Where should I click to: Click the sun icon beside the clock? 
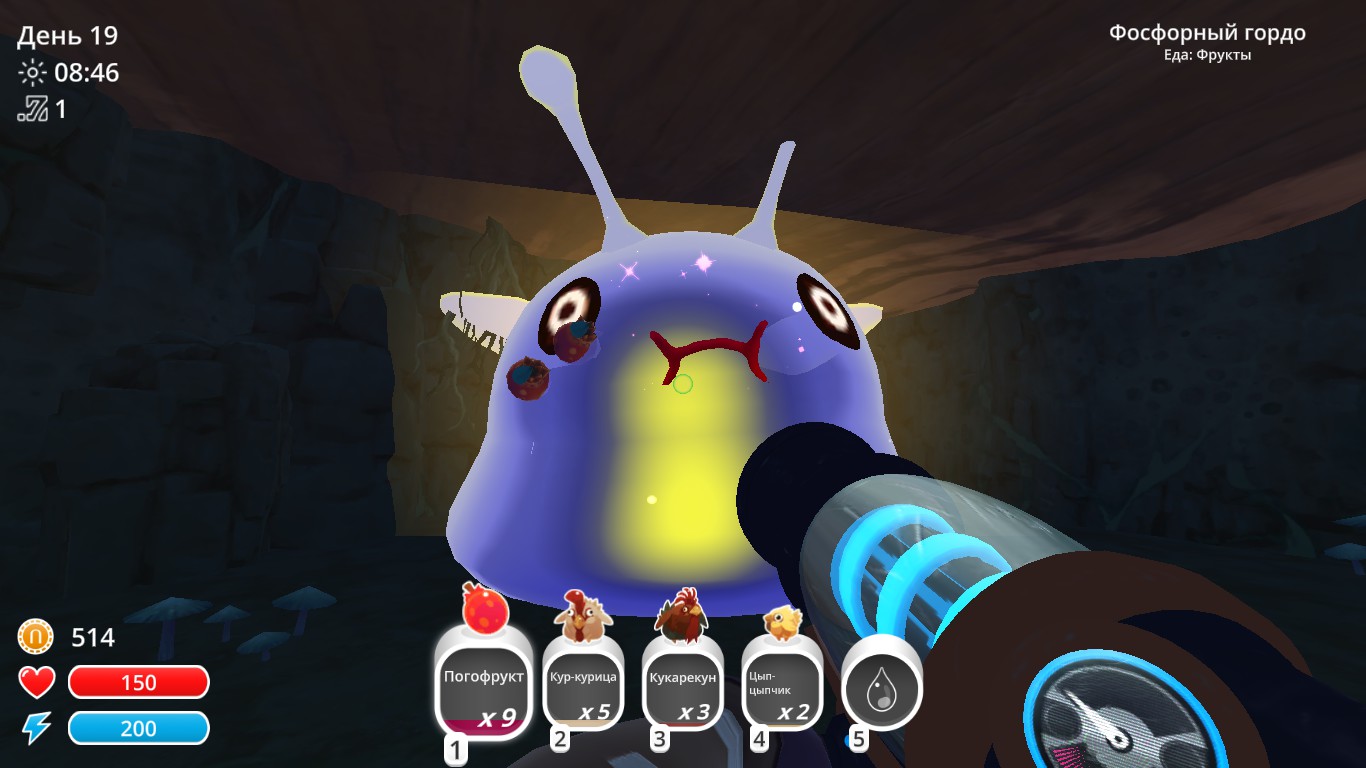click(x=31, y=73)
